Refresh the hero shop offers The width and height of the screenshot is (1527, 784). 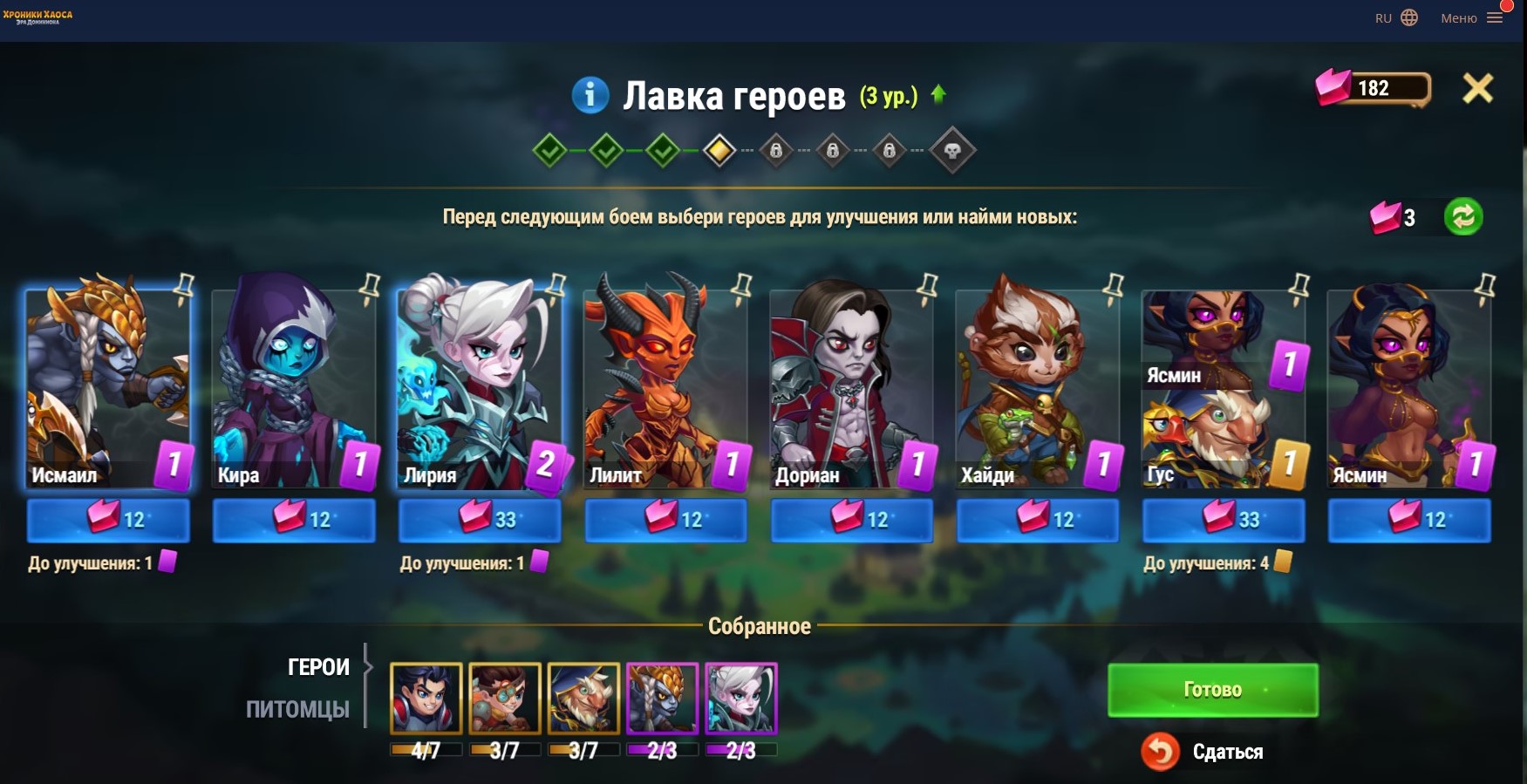[1462, 216]
